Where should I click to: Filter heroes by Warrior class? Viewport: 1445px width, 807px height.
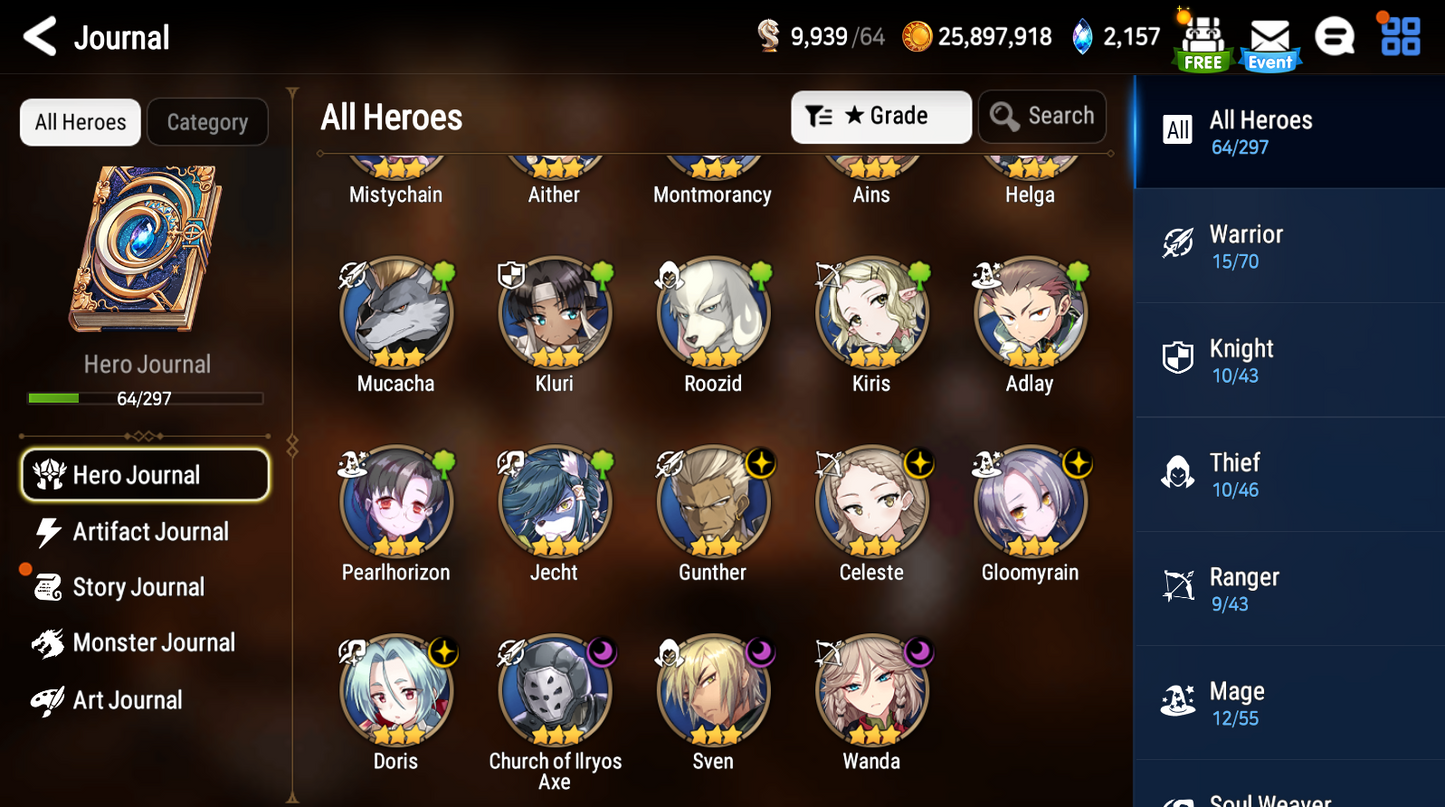[1289, 246]
